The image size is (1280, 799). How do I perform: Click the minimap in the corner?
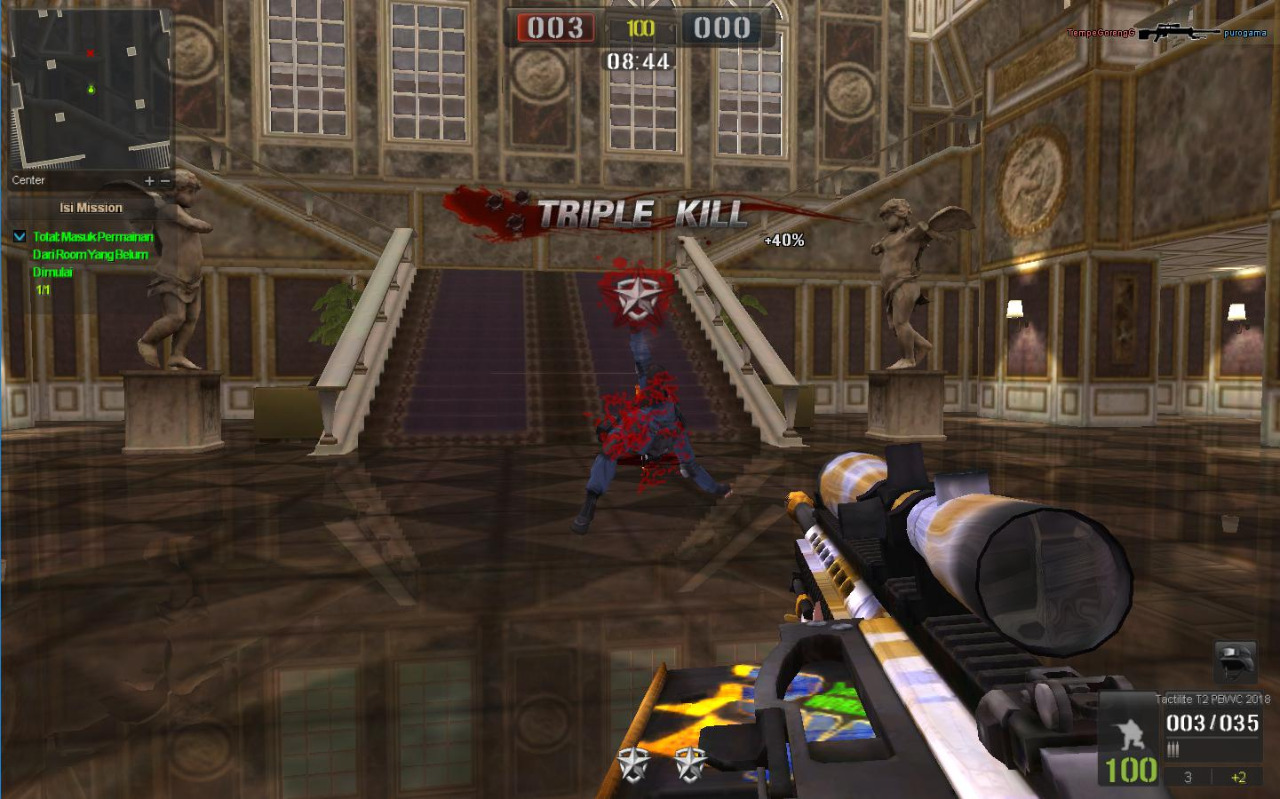(x=91, y=90)
